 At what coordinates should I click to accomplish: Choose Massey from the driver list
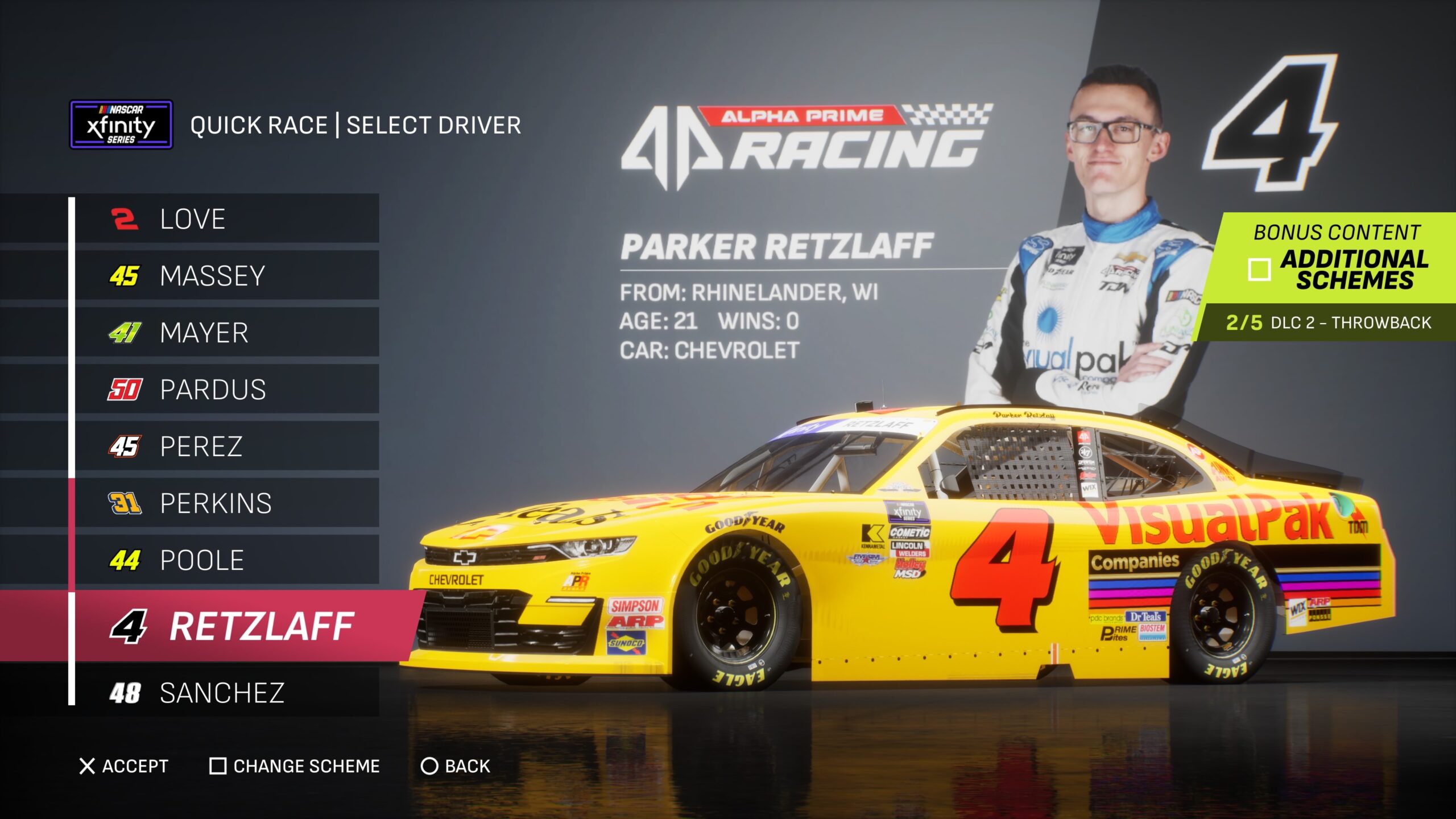226,276
